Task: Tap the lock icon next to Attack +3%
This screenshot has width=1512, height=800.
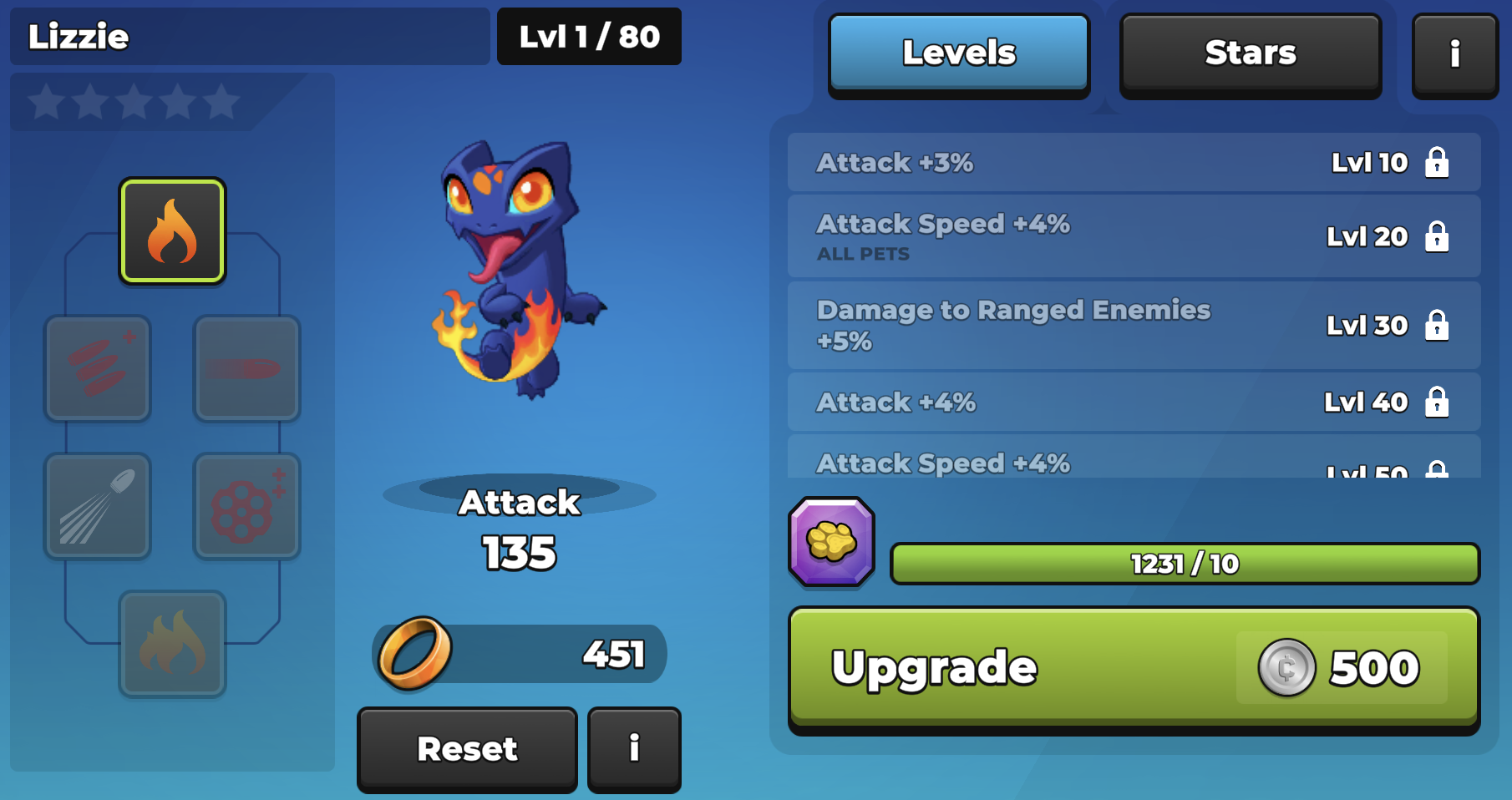Action: 1438,162
